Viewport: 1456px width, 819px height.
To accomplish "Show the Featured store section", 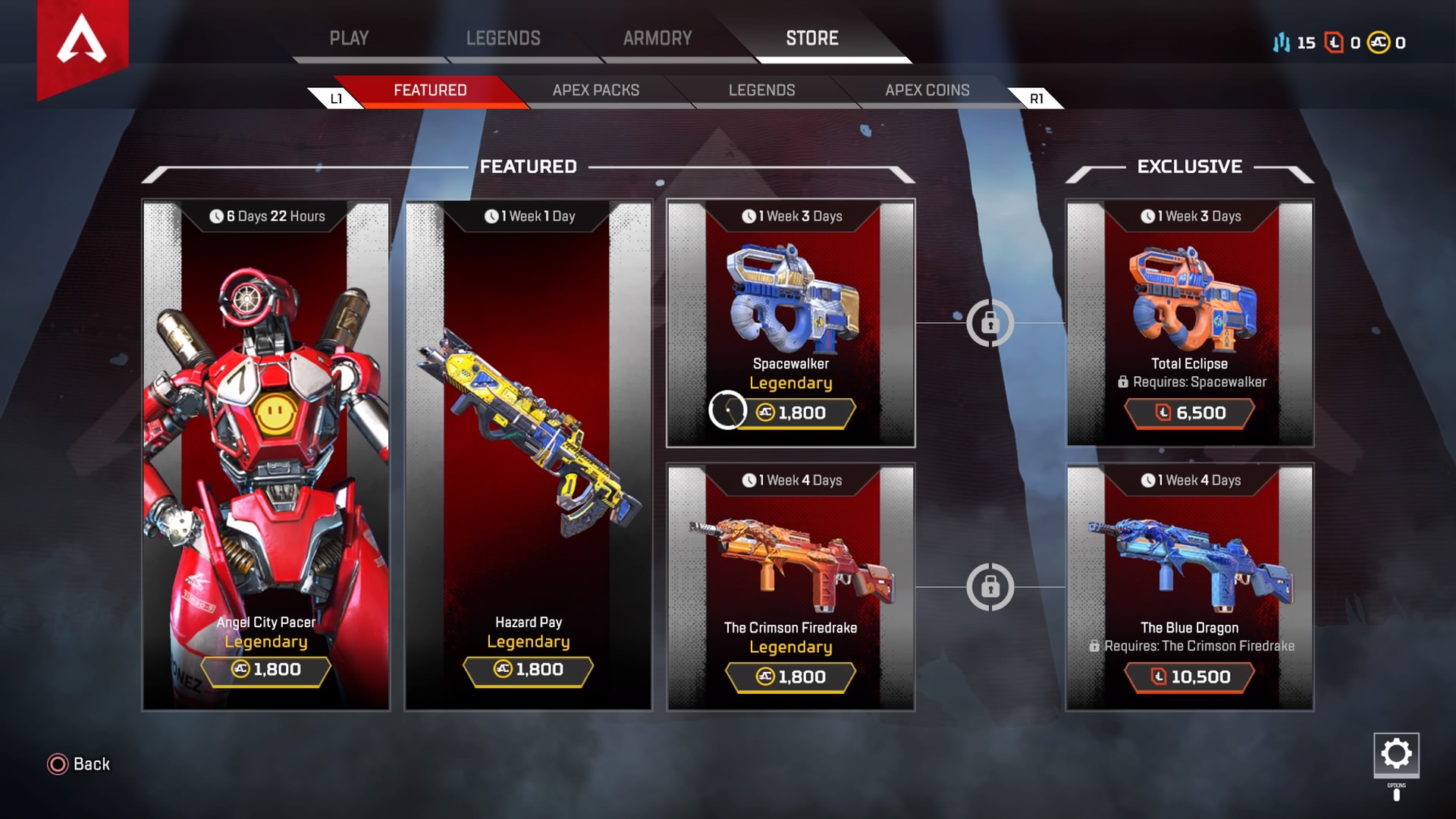I will [430, 90].
